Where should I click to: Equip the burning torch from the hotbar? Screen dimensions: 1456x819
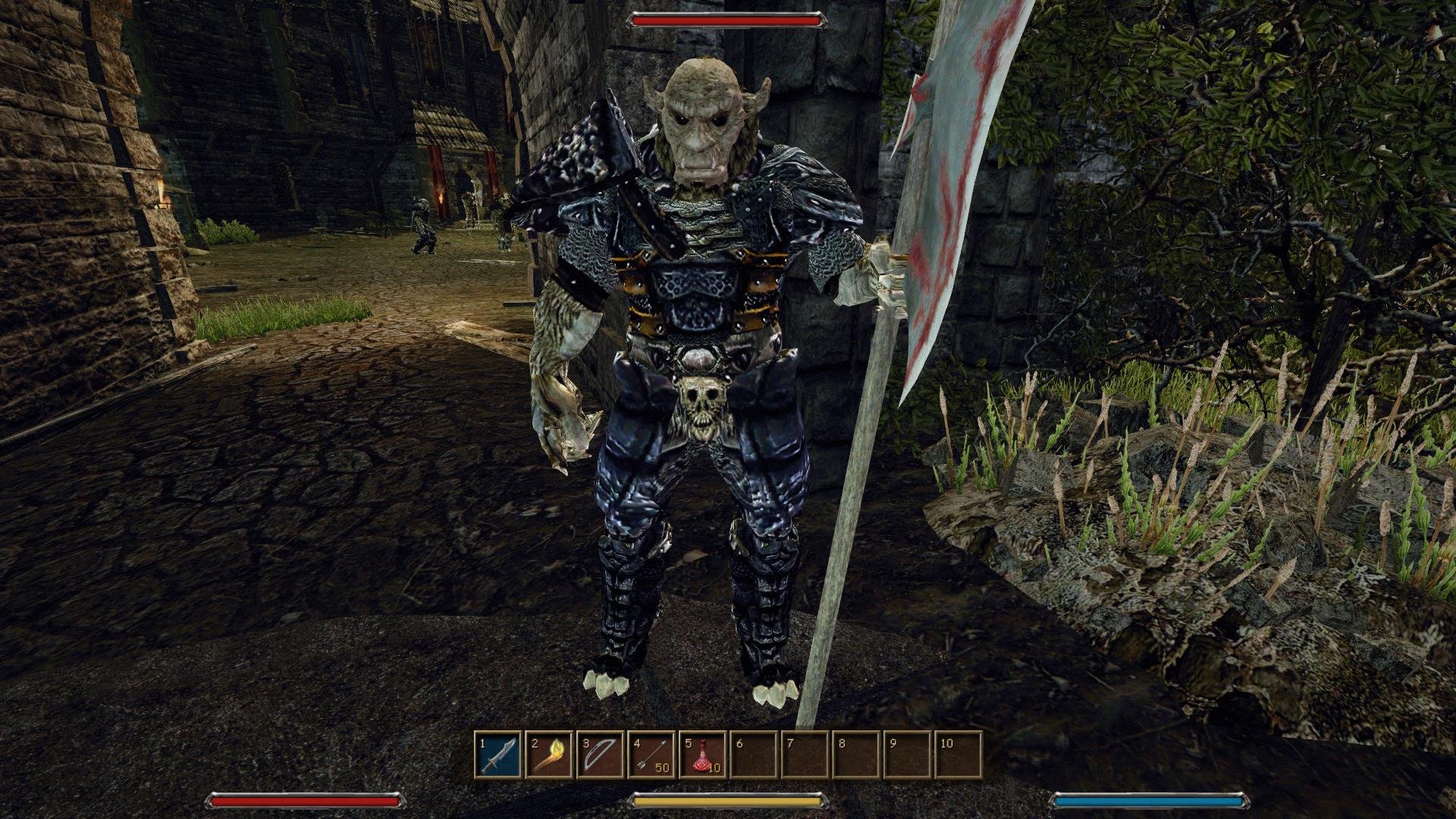[550, 755]
